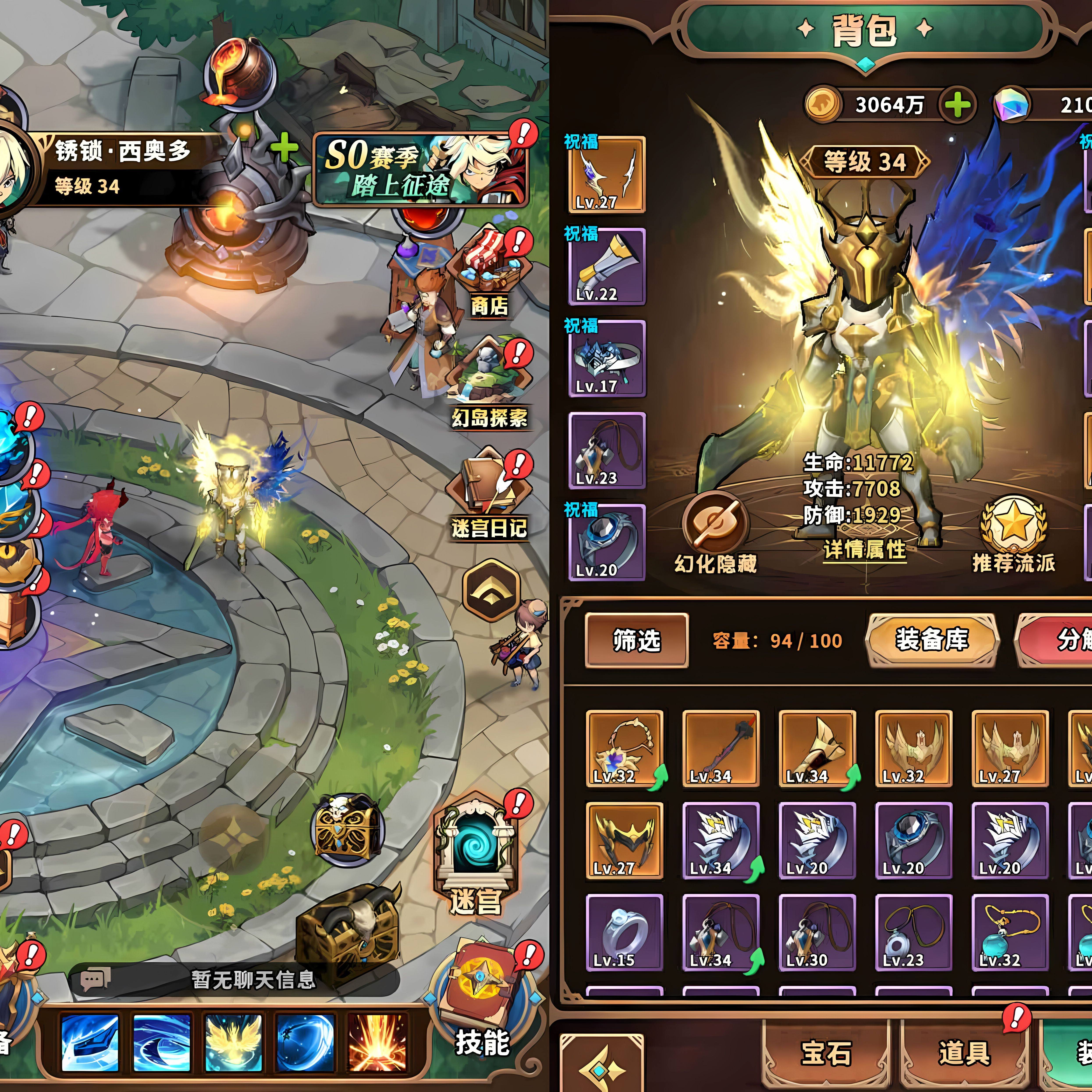Select equipped Lv.27 wings slot

[x=606, y=175]
